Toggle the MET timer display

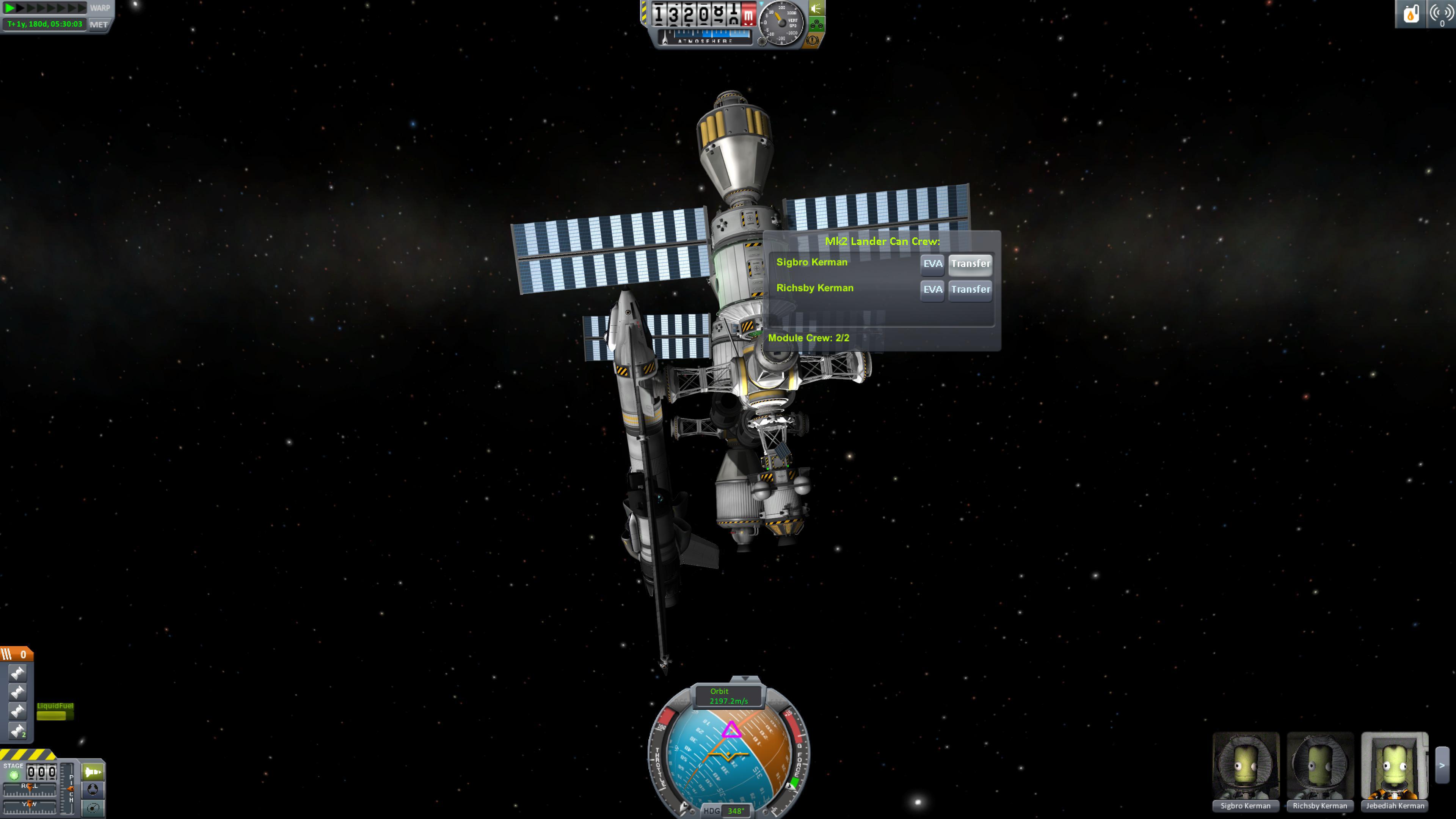[99, 25]
